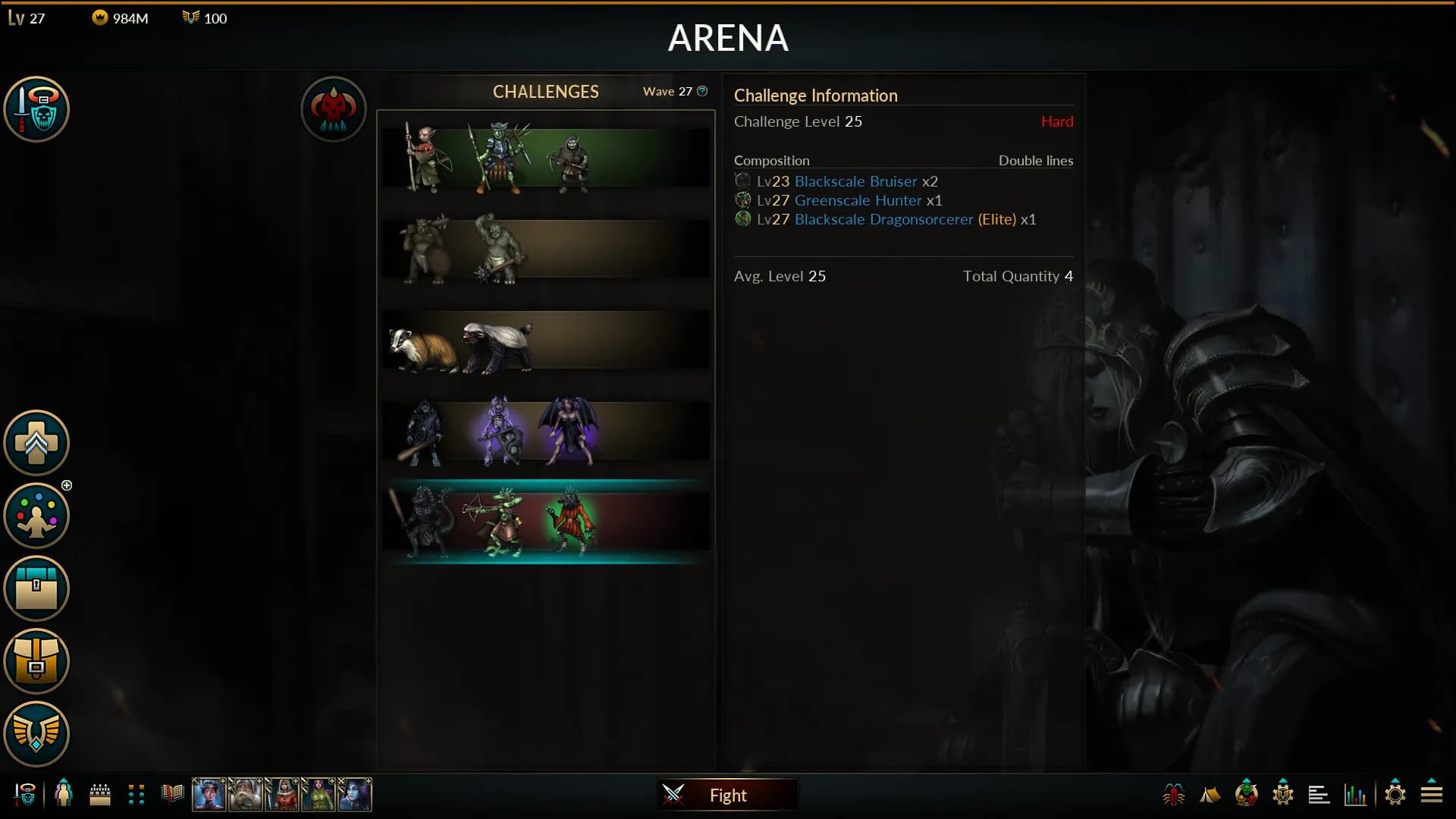1456x819 pixels.
Task: Select the blue-skinned hero portrait
Action: pos(355,795)
